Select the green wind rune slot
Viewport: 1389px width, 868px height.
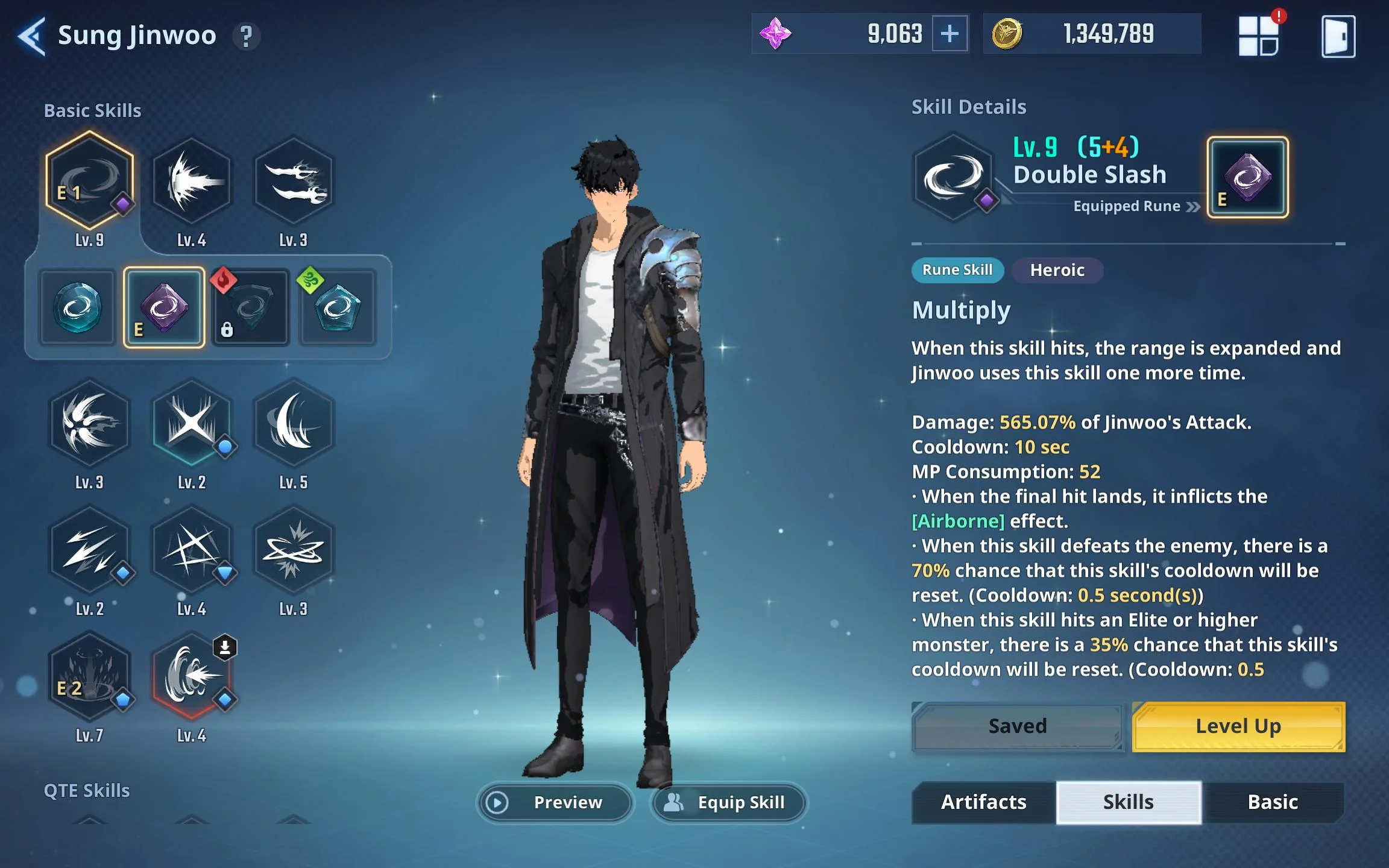click(x=338, y=308)
